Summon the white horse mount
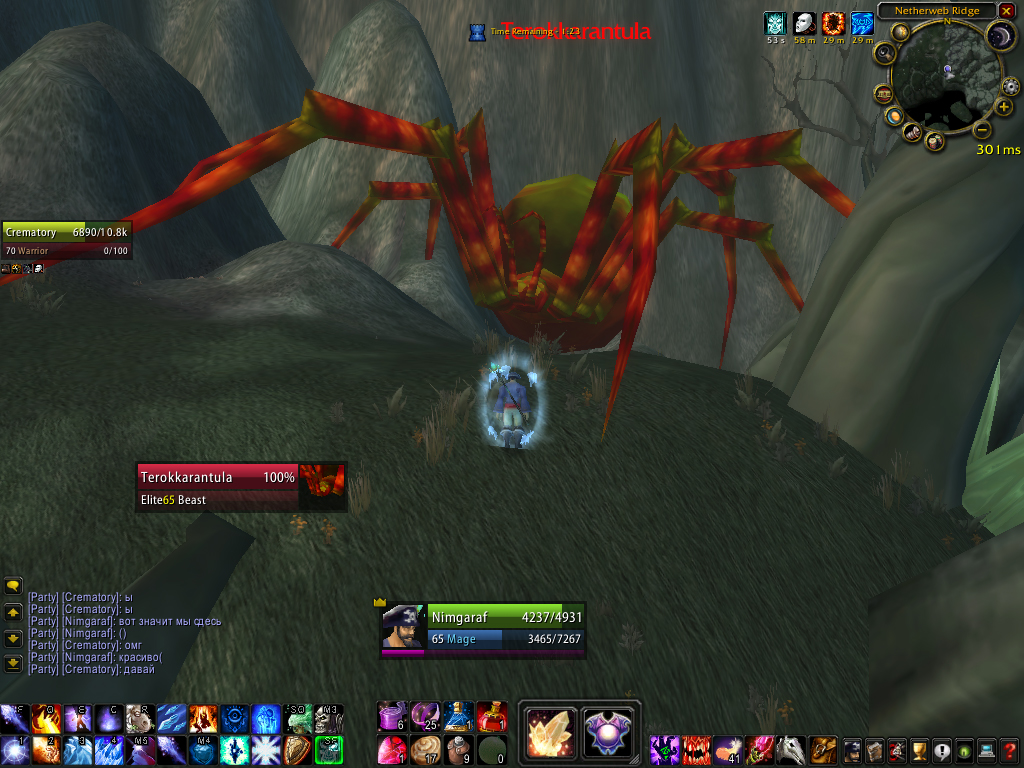This screenshot has height=768, width=1024. (791, 749)
